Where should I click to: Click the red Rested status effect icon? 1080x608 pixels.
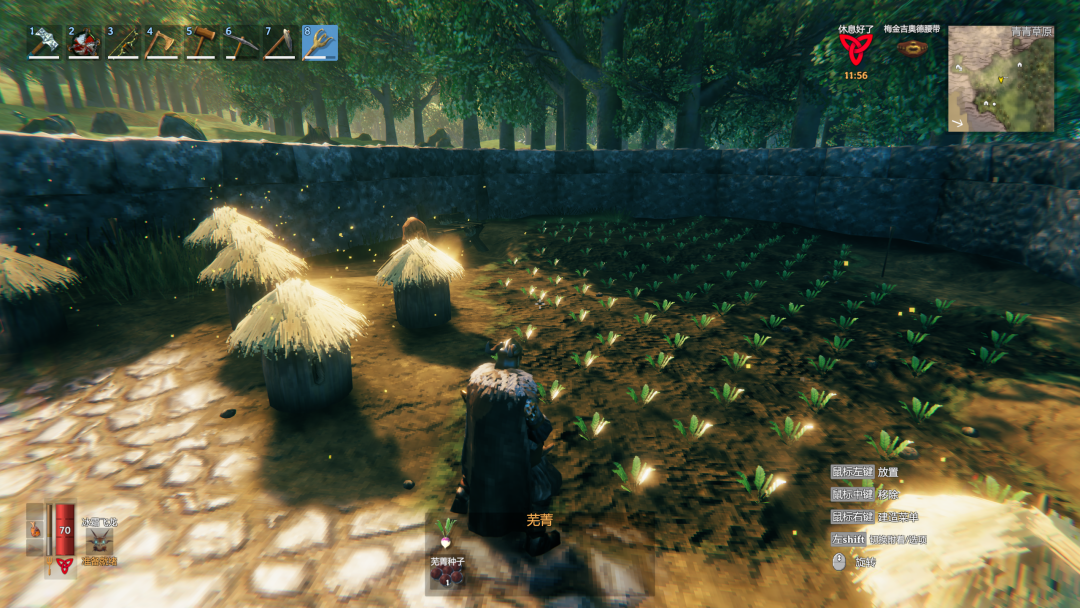coord(855,48)
